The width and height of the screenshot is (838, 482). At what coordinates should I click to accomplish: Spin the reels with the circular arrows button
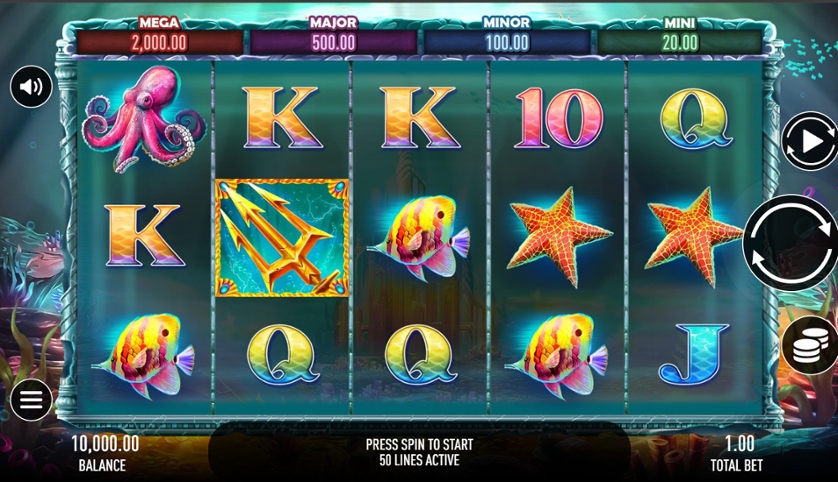point(791,243)
